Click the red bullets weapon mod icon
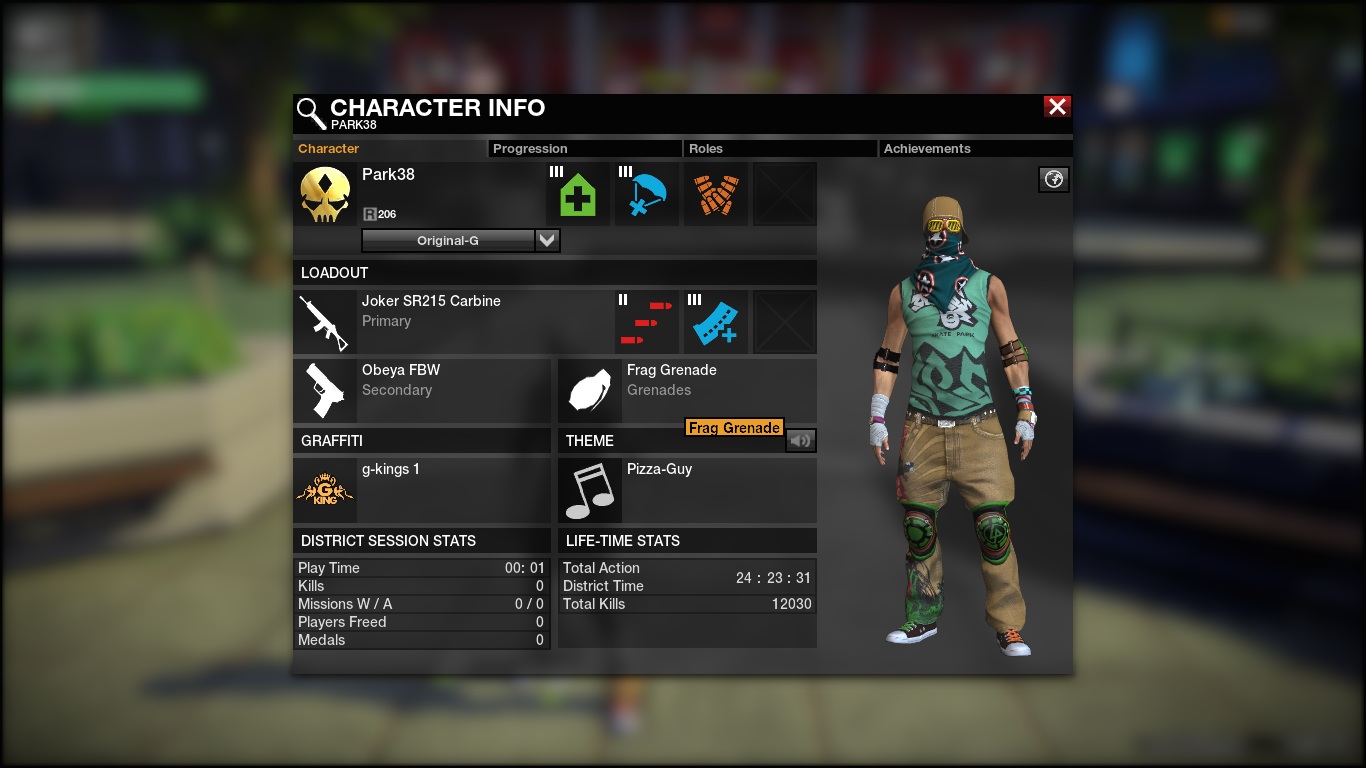This screenshot has width=1366, height=768. 646,322
